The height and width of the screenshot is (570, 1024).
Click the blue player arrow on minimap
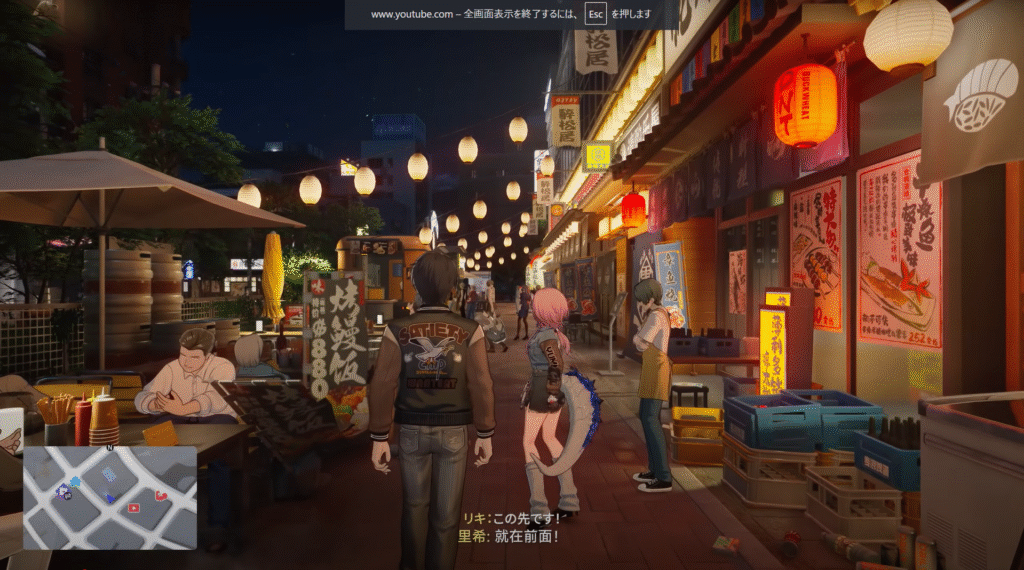tap(109, 498)
